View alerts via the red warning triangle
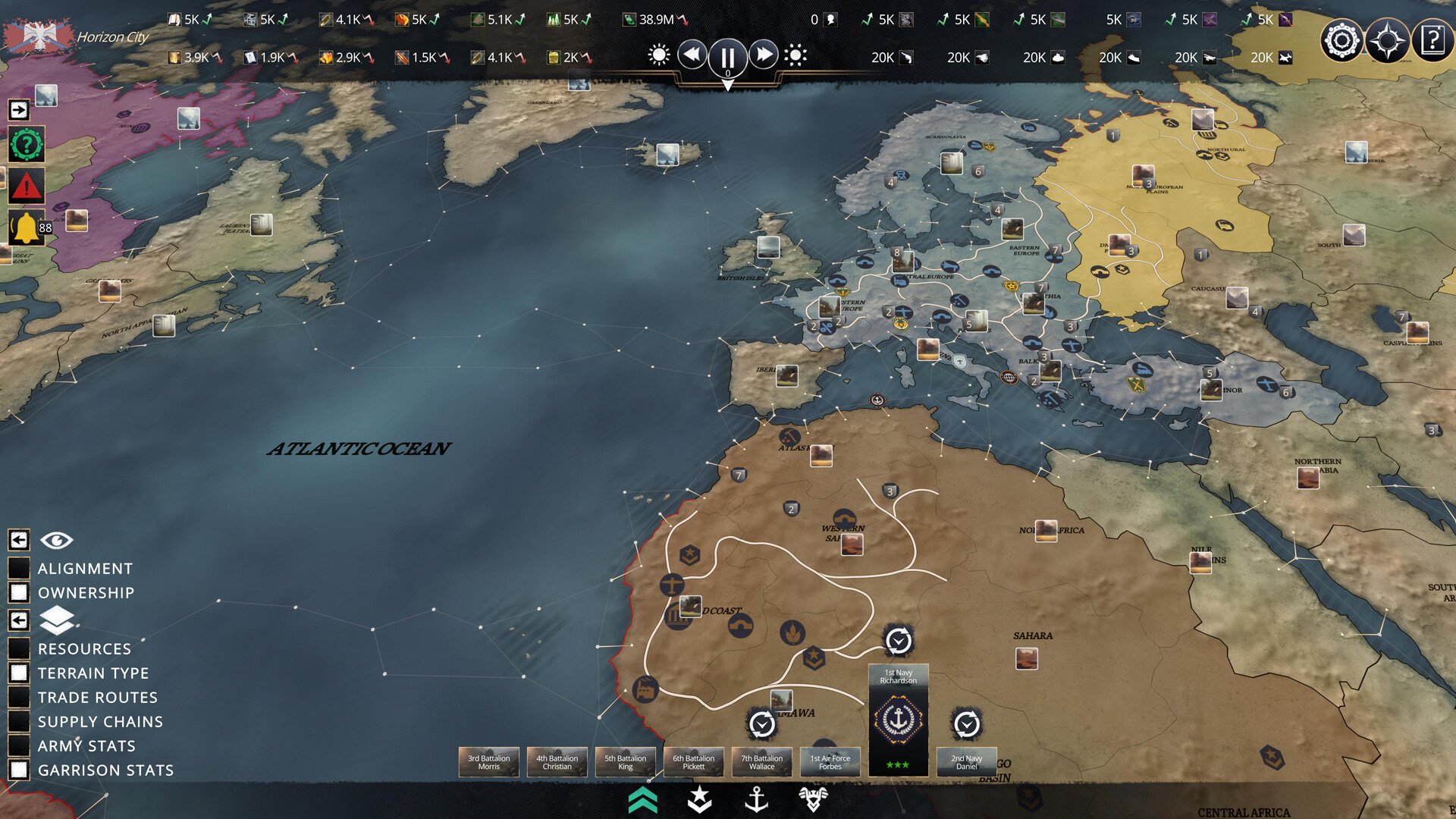The width and height of the screenshot is (1456, 819). (27, 186)
